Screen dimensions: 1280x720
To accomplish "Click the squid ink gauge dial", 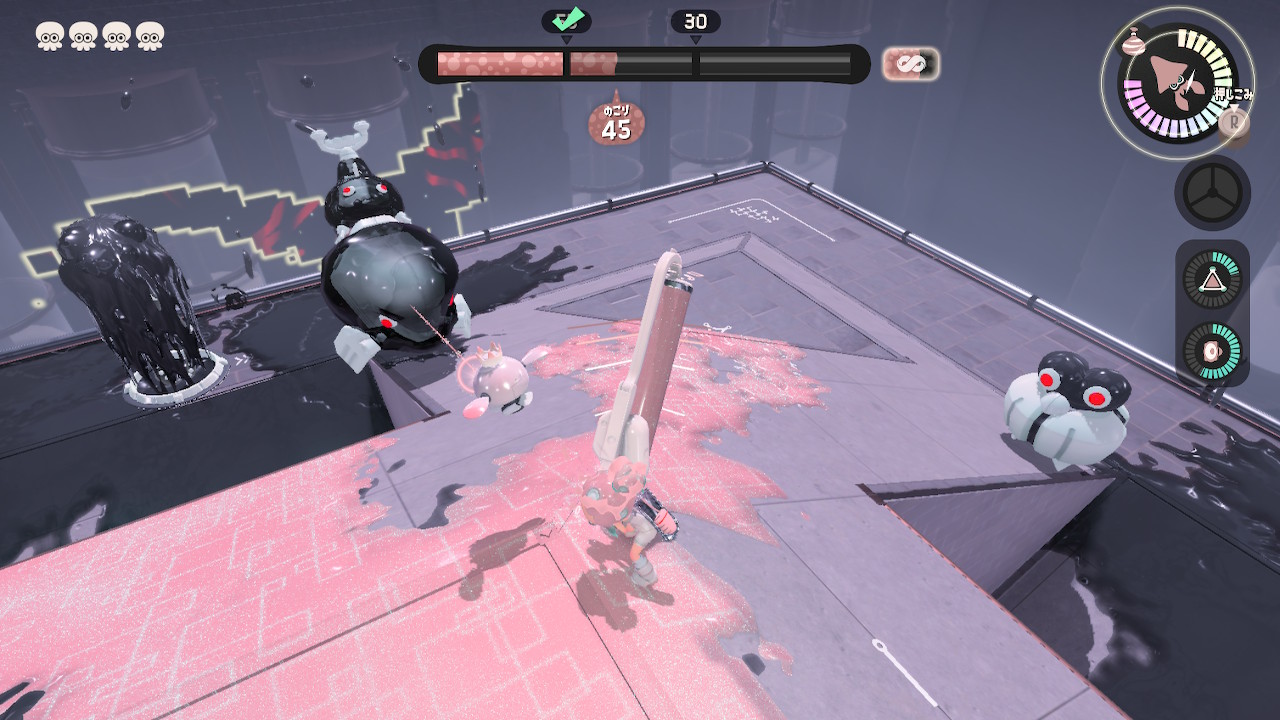I will (1176, 82).
